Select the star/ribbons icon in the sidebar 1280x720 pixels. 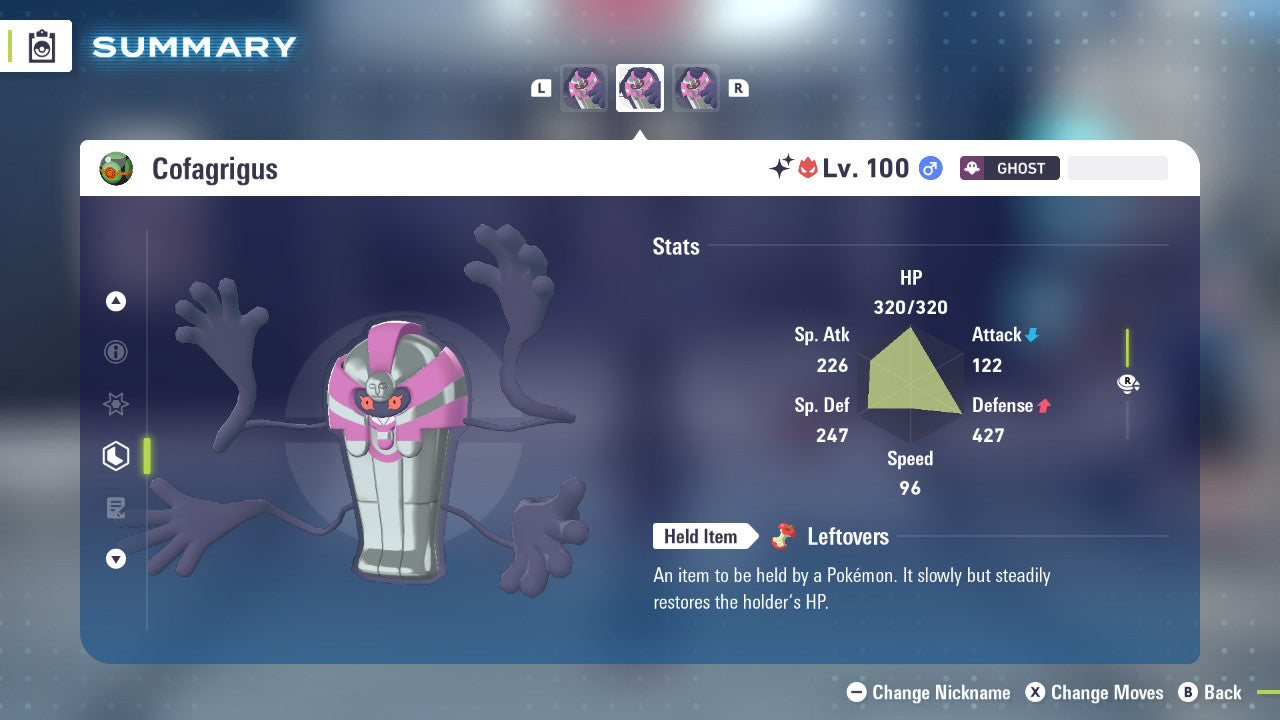point(115,404)
